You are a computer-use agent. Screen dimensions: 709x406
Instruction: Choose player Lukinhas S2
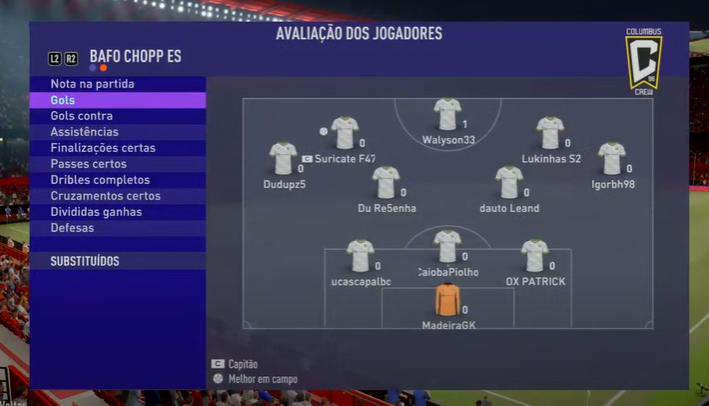550,133
